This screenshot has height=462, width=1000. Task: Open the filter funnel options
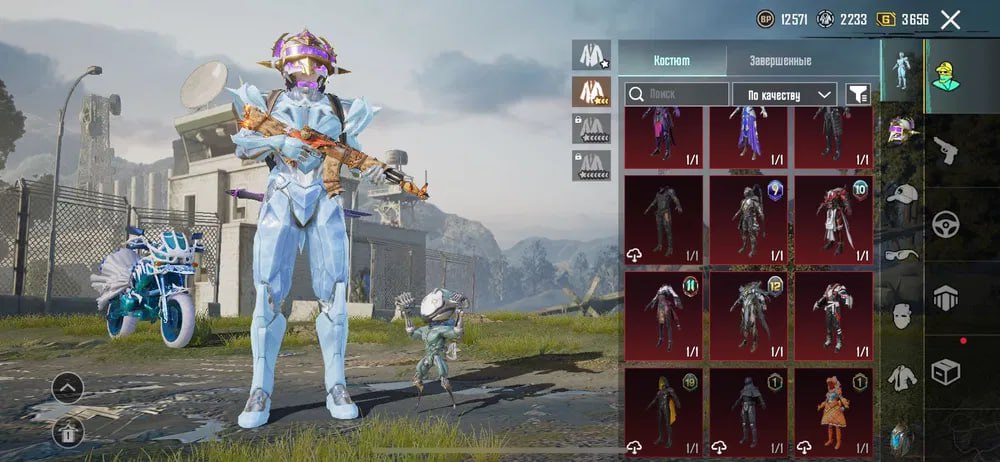coord(858,94)
